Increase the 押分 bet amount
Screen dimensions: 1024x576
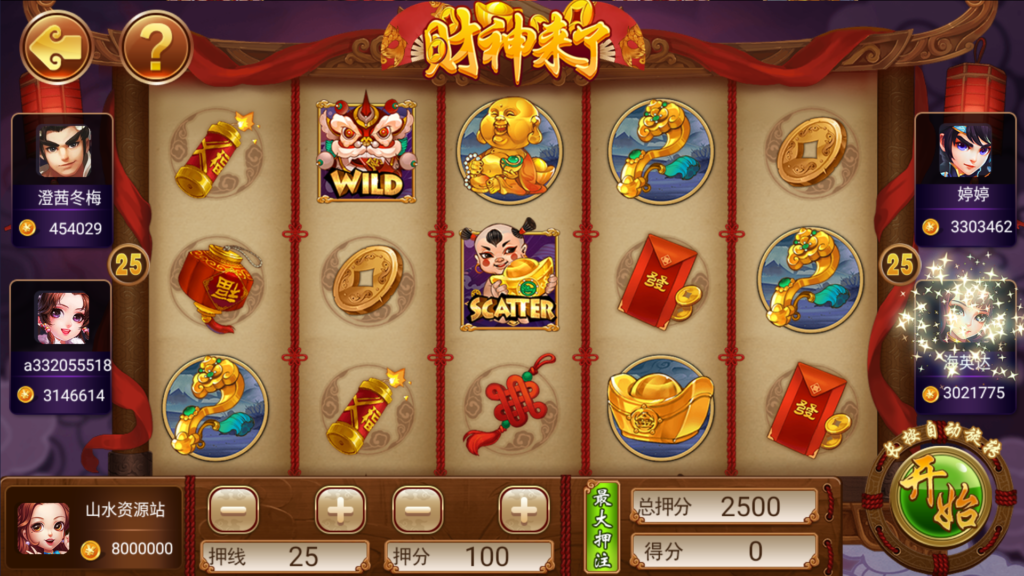[524, 510]
